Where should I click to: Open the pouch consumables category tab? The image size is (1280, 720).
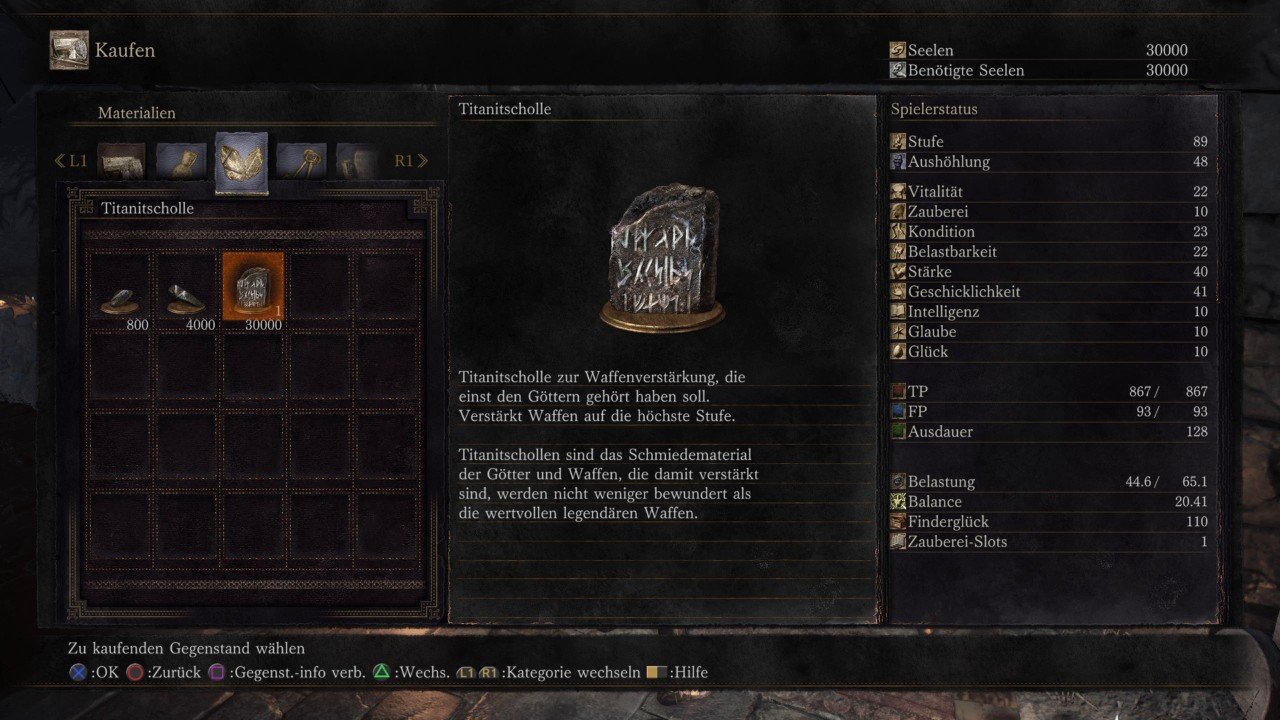tap(181, 161)
